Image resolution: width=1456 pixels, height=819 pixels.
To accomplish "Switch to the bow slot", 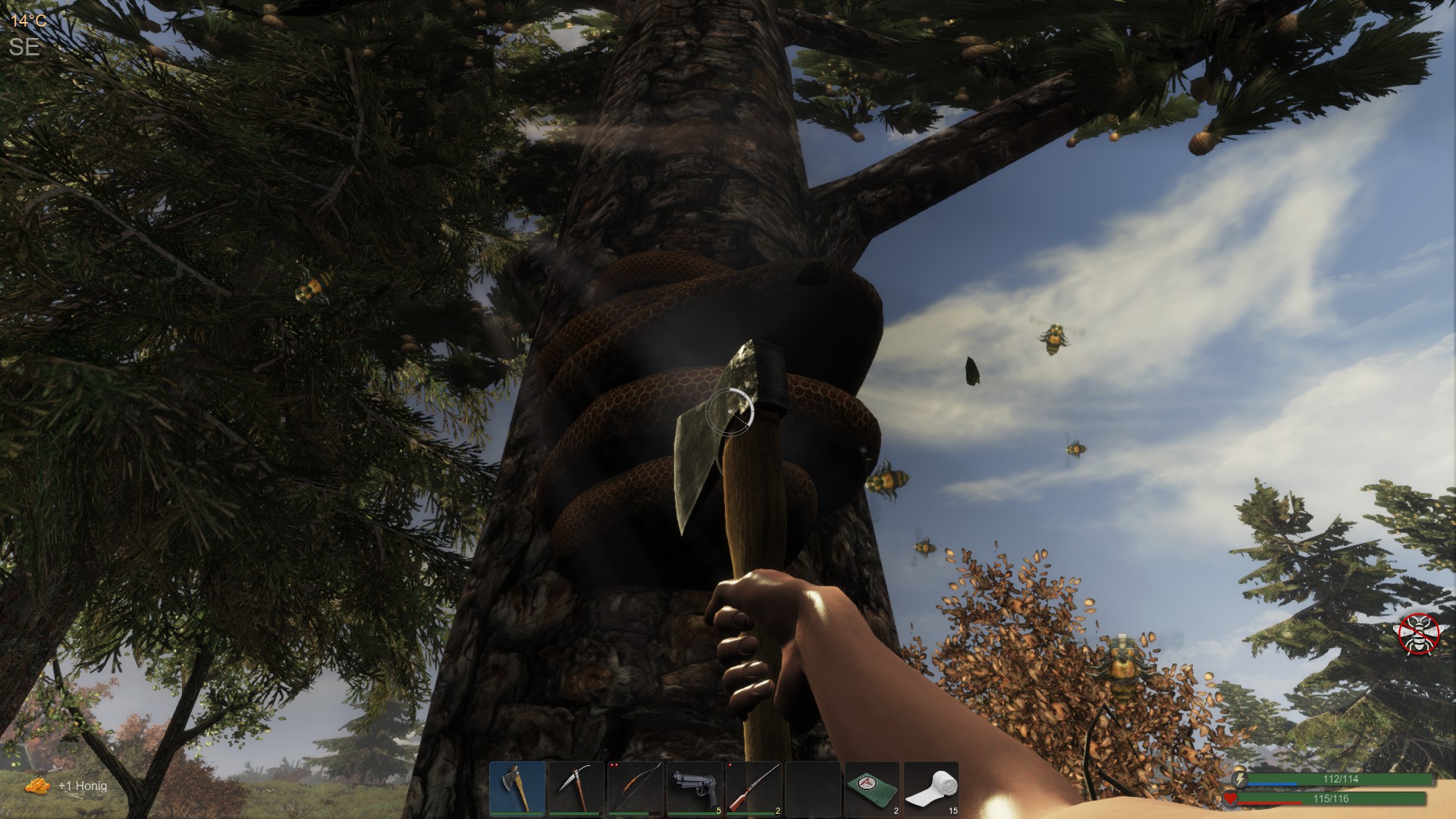I will tap(635, 789).
